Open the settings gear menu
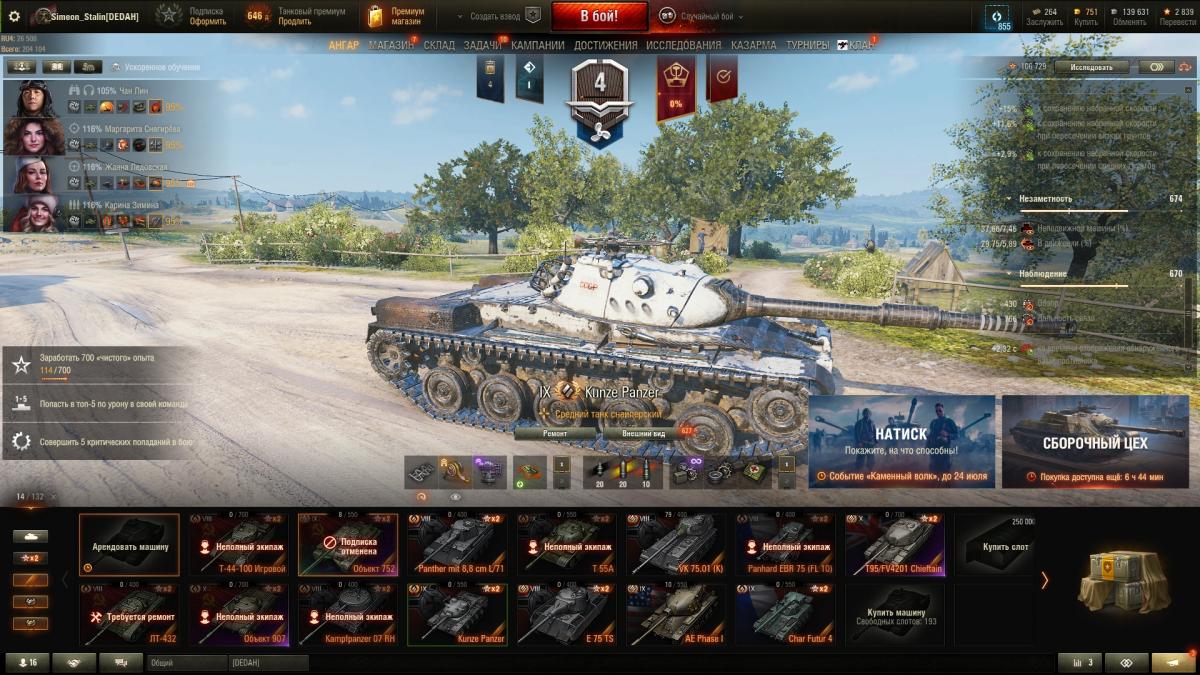Image resolution: width=1200 pixels, height=675 pixels. pos(14,16)
